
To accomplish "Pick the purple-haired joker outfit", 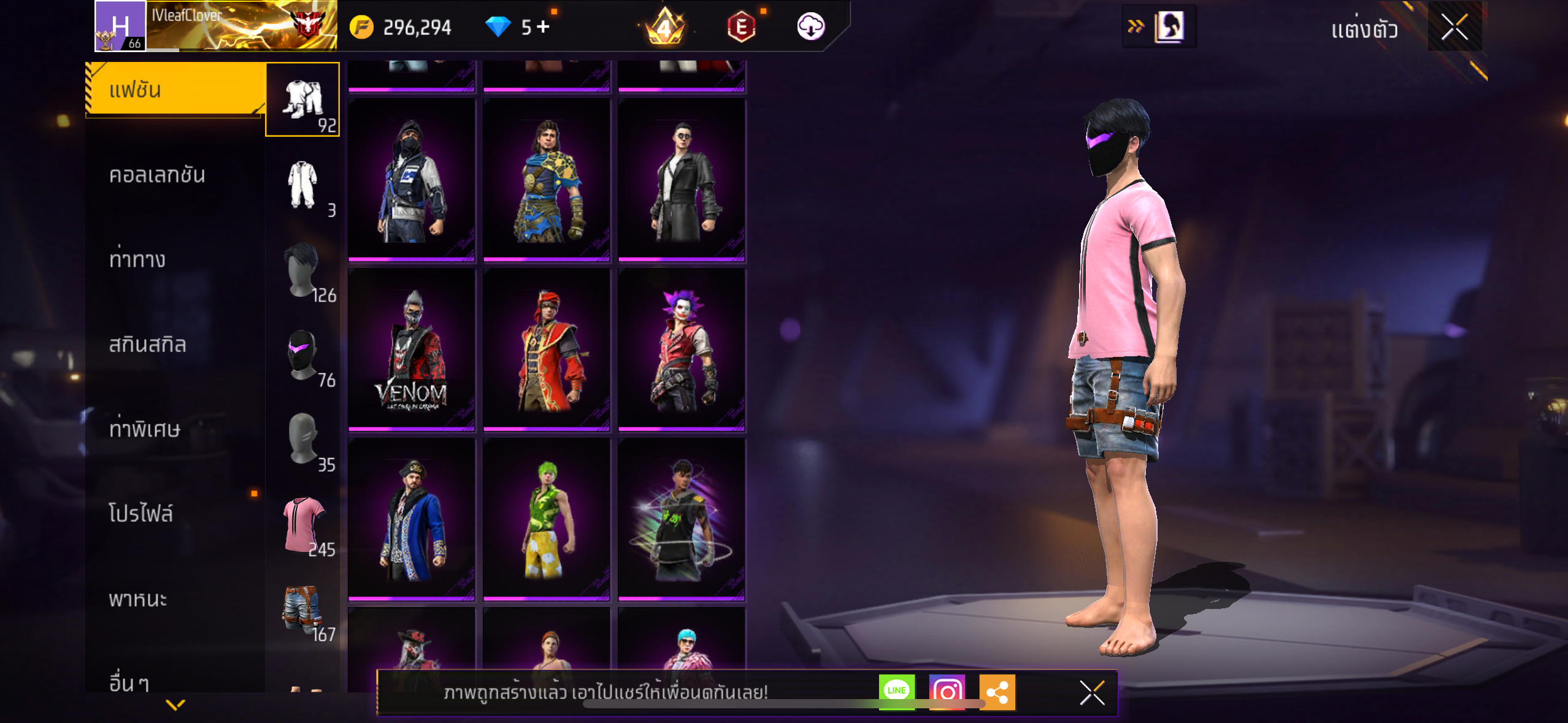I will [x=682, y=350].
